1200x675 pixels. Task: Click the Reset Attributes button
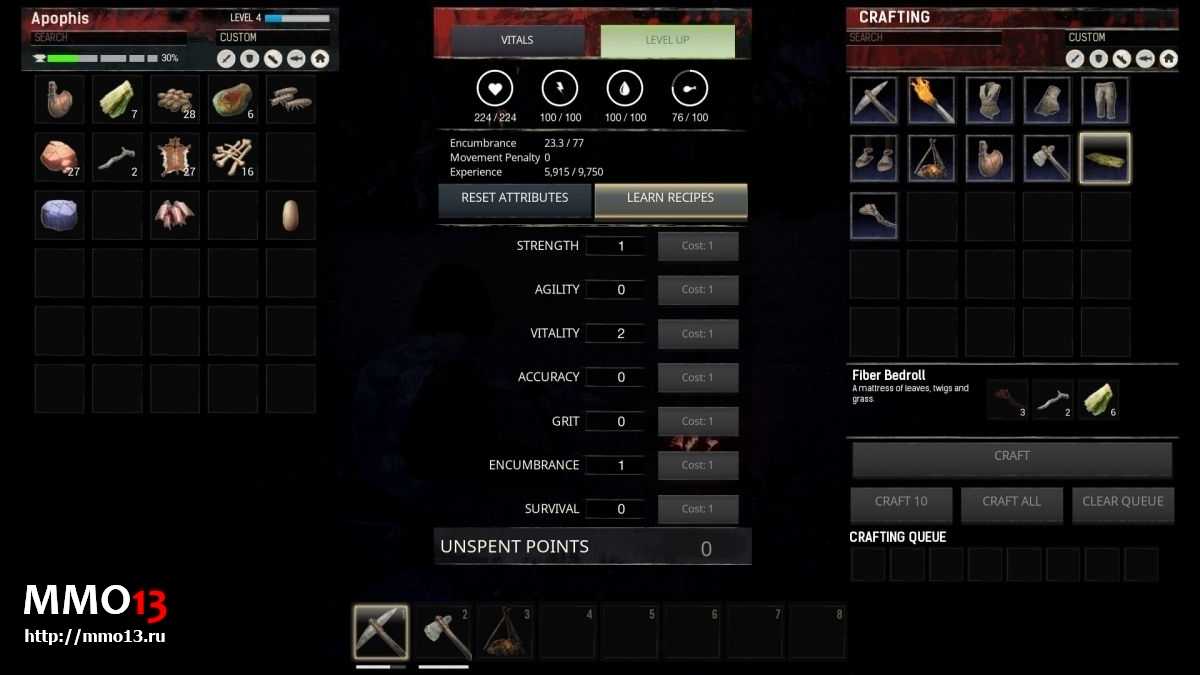tap(514, 198)
